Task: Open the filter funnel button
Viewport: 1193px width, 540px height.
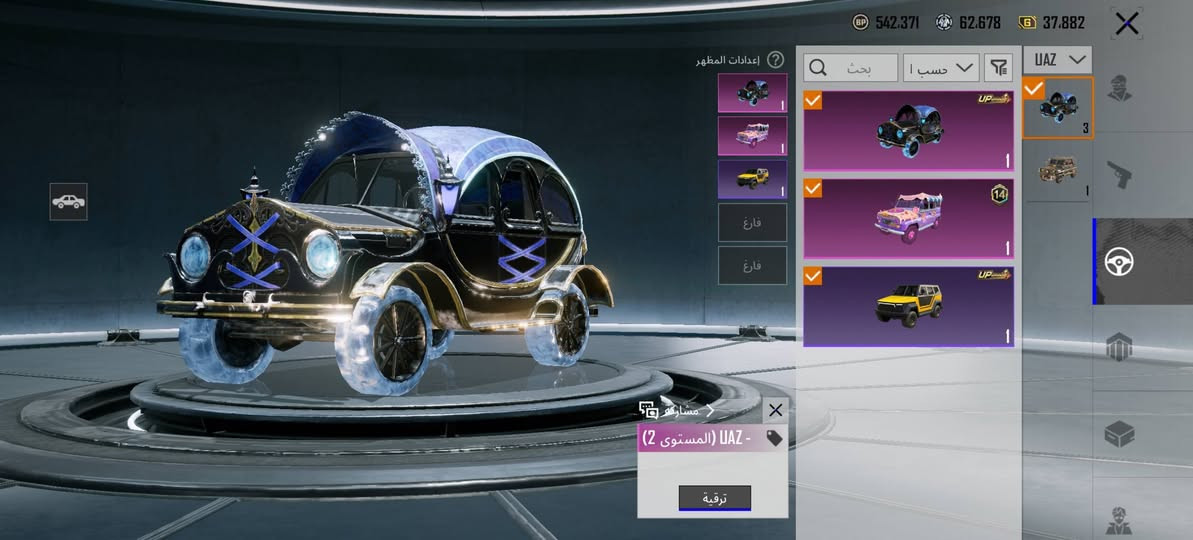Action: click(998, 67)
